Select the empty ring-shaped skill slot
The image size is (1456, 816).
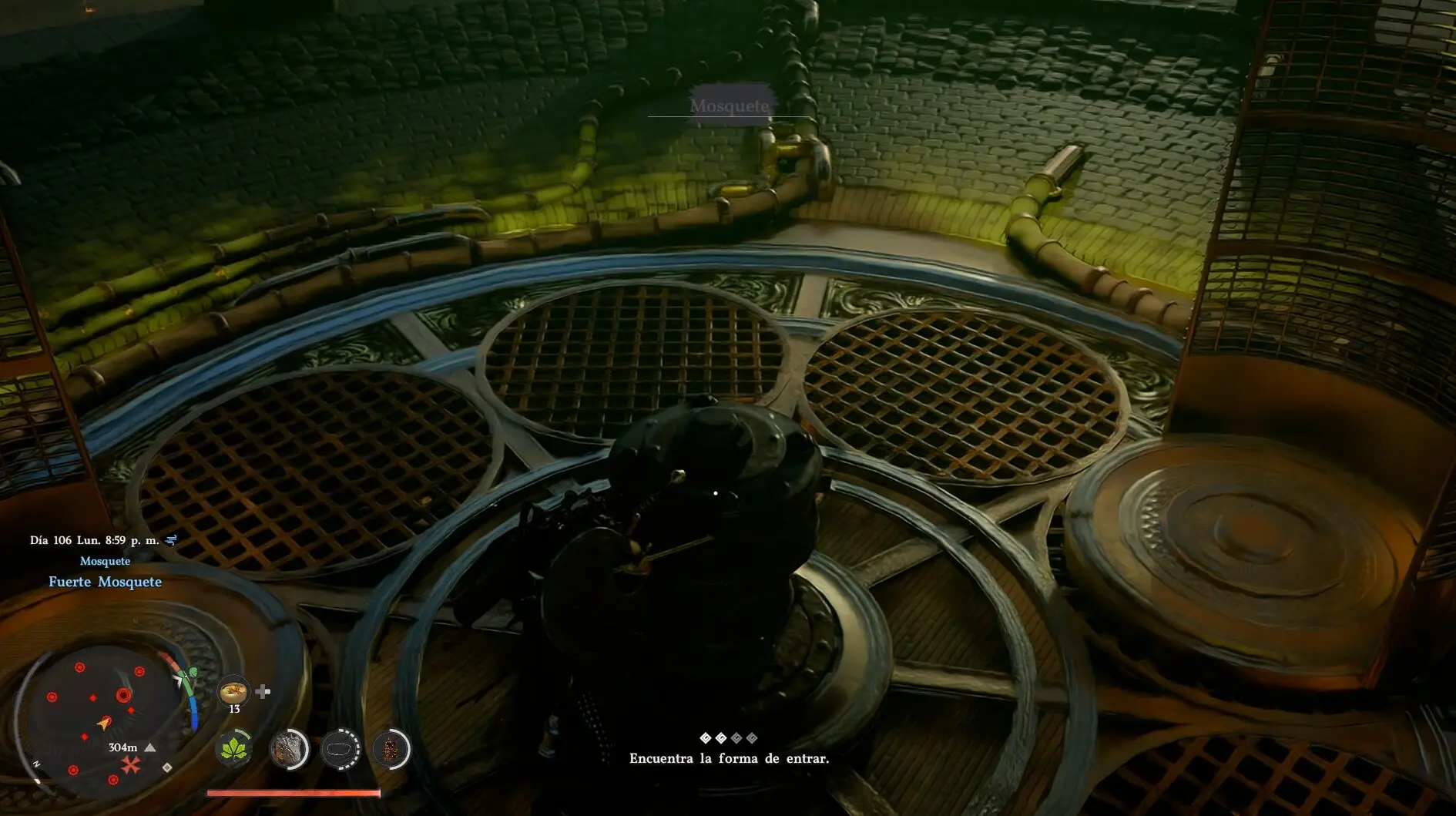(340, 749)
